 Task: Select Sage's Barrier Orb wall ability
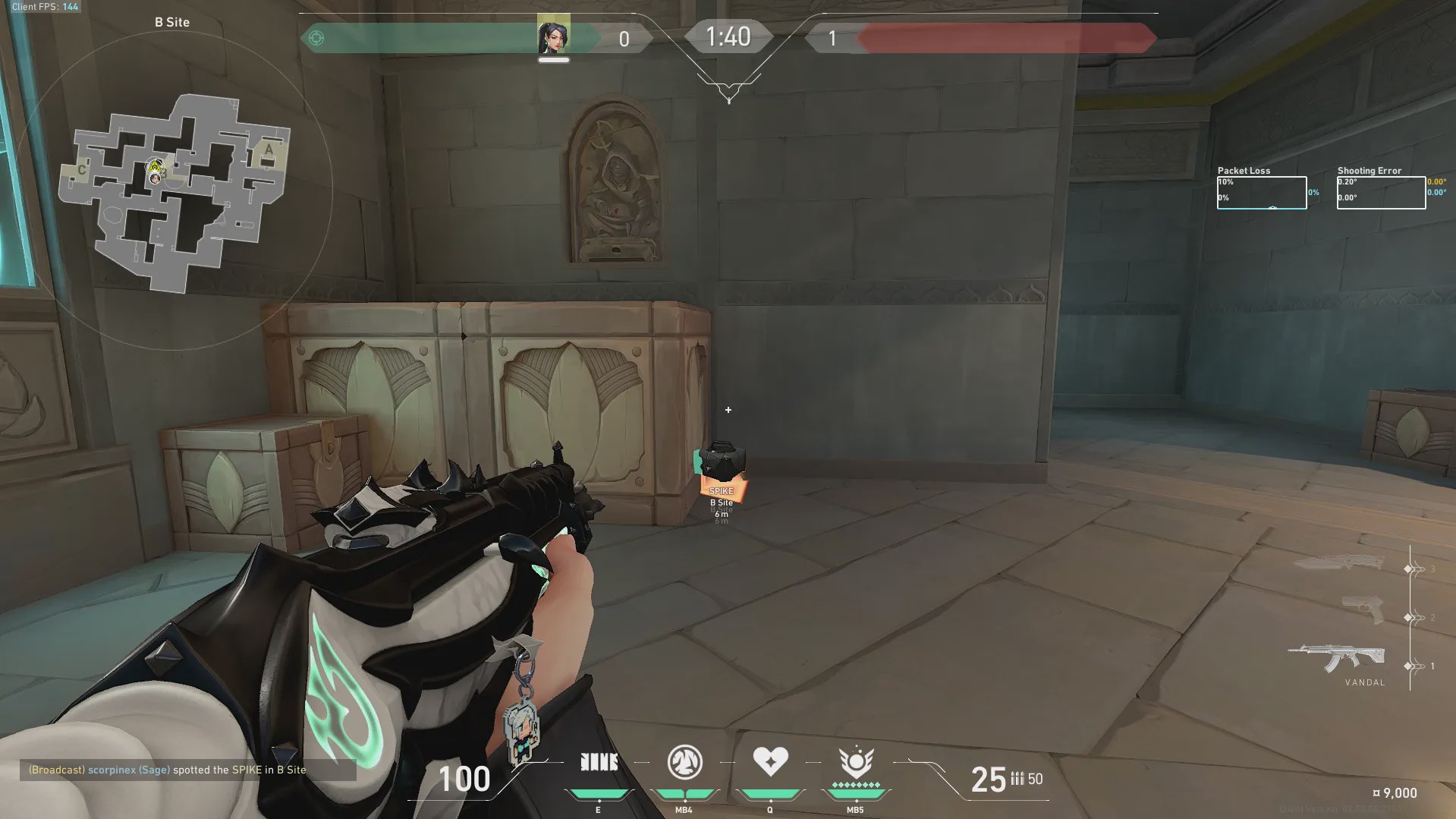599,762
